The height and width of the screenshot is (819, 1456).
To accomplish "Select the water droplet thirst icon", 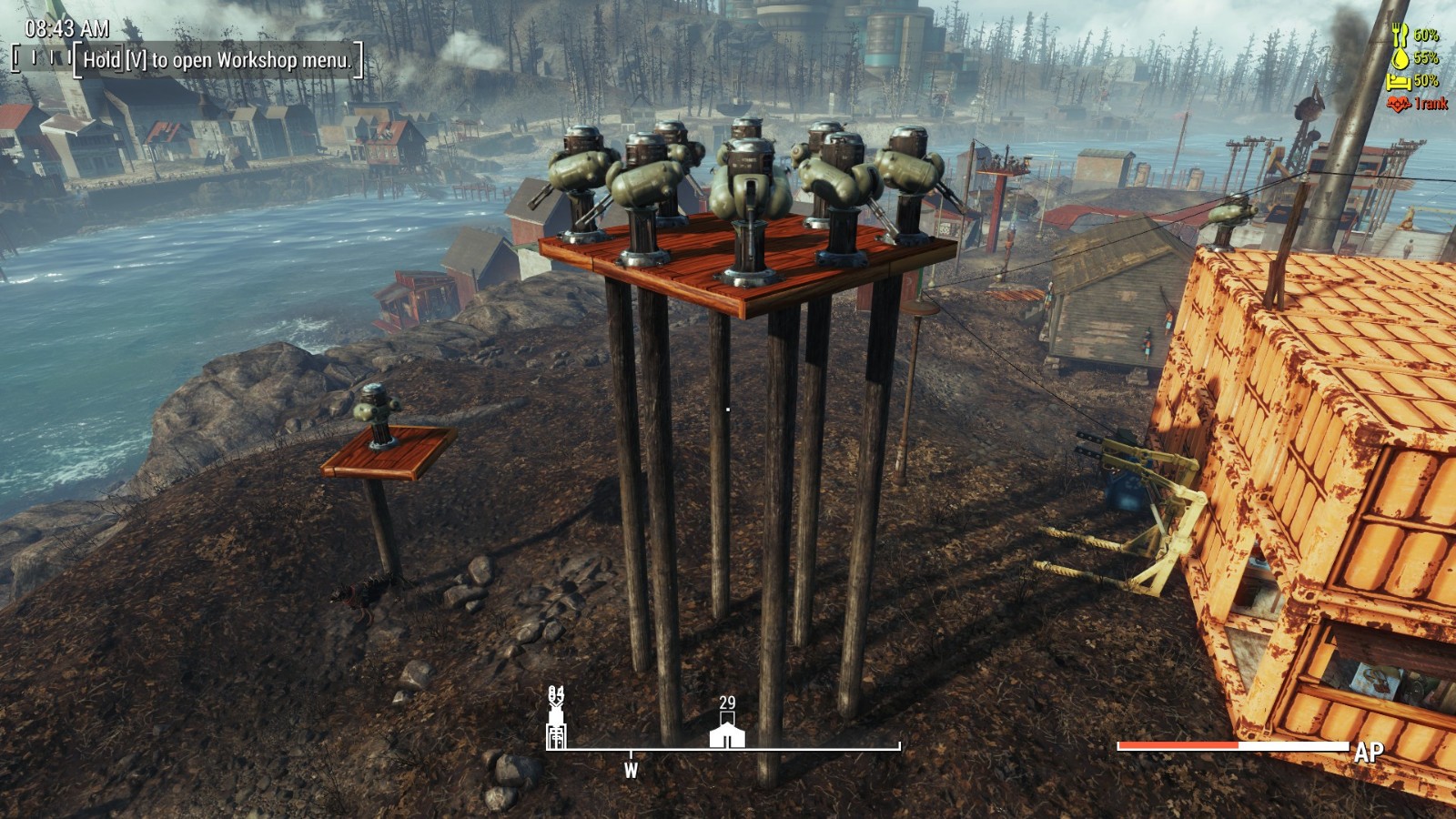I will (x=1400, y=58).
